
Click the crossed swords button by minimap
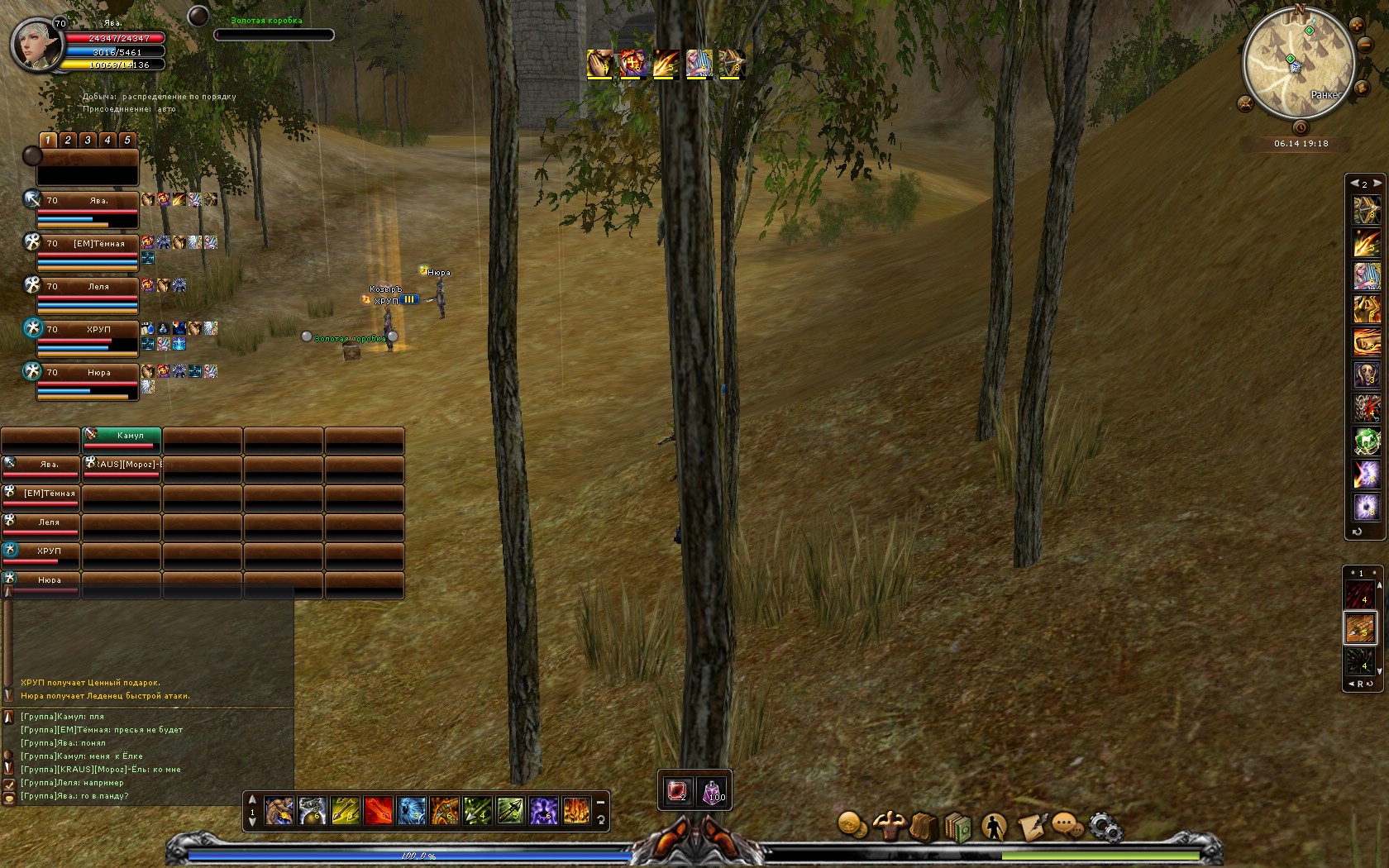click(x=1245, y=103)
